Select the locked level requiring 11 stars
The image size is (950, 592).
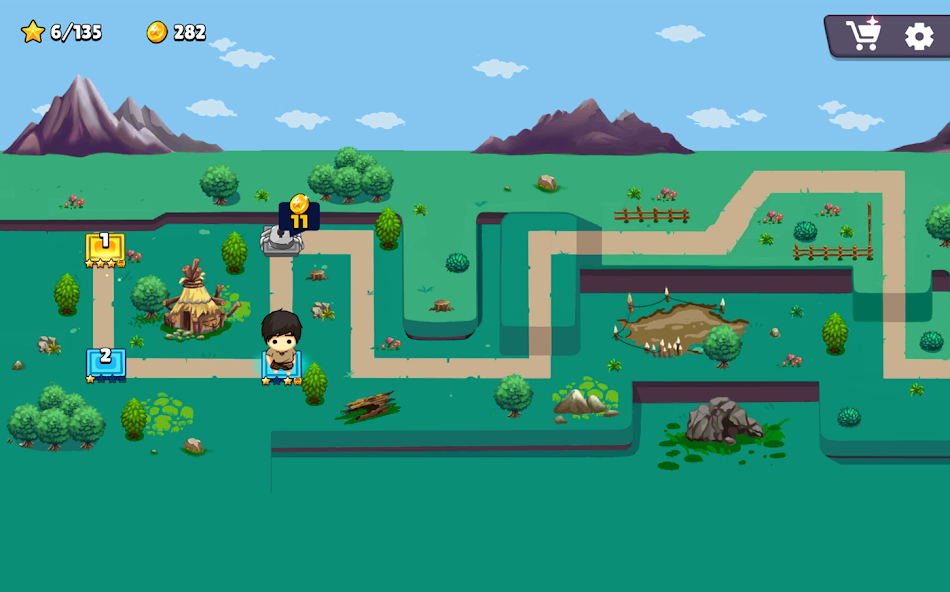point(282,239)
